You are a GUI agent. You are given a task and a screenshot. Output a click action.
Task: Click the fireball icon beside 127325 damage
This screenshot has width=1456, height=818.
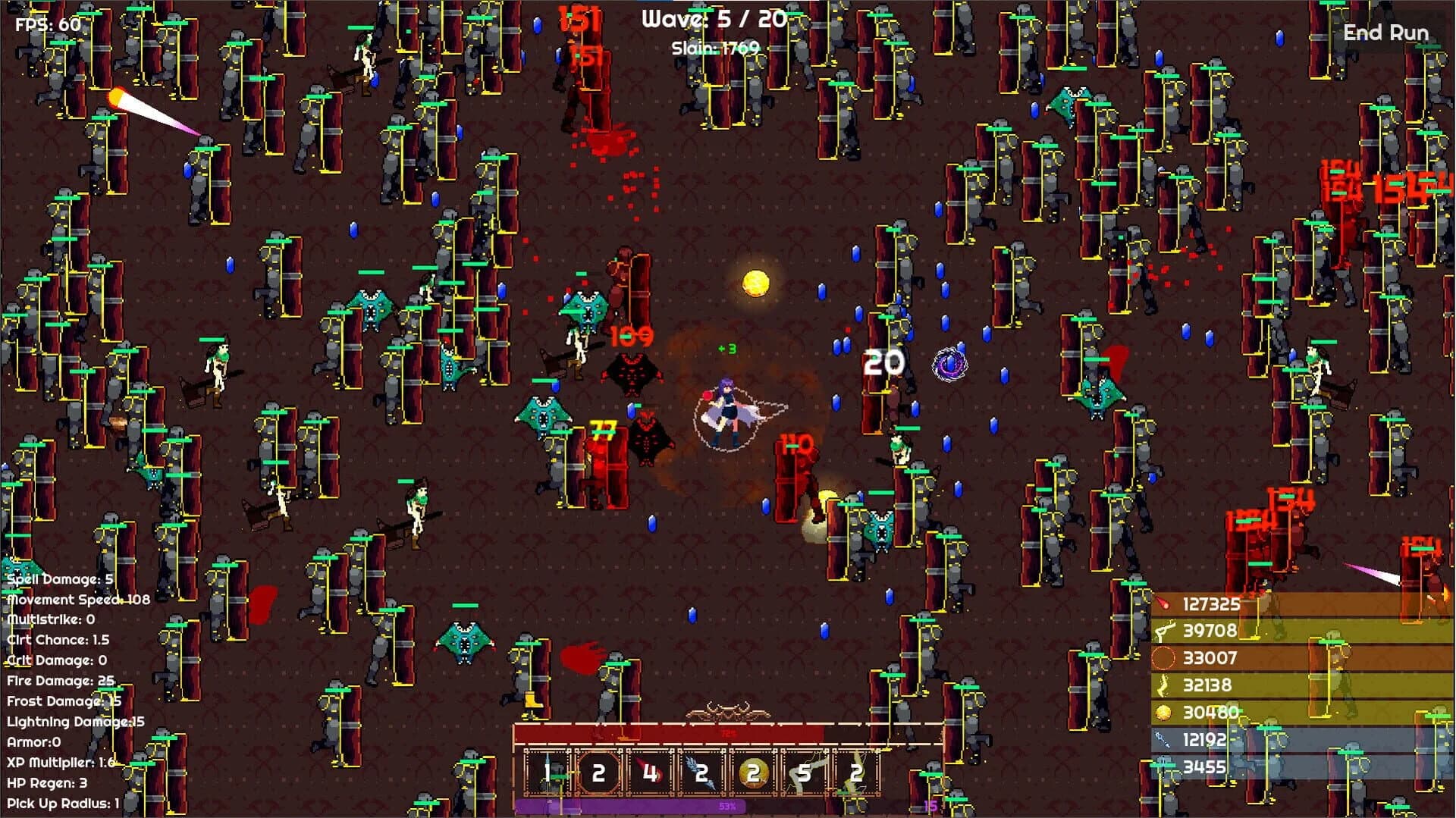pos(1165,604)
